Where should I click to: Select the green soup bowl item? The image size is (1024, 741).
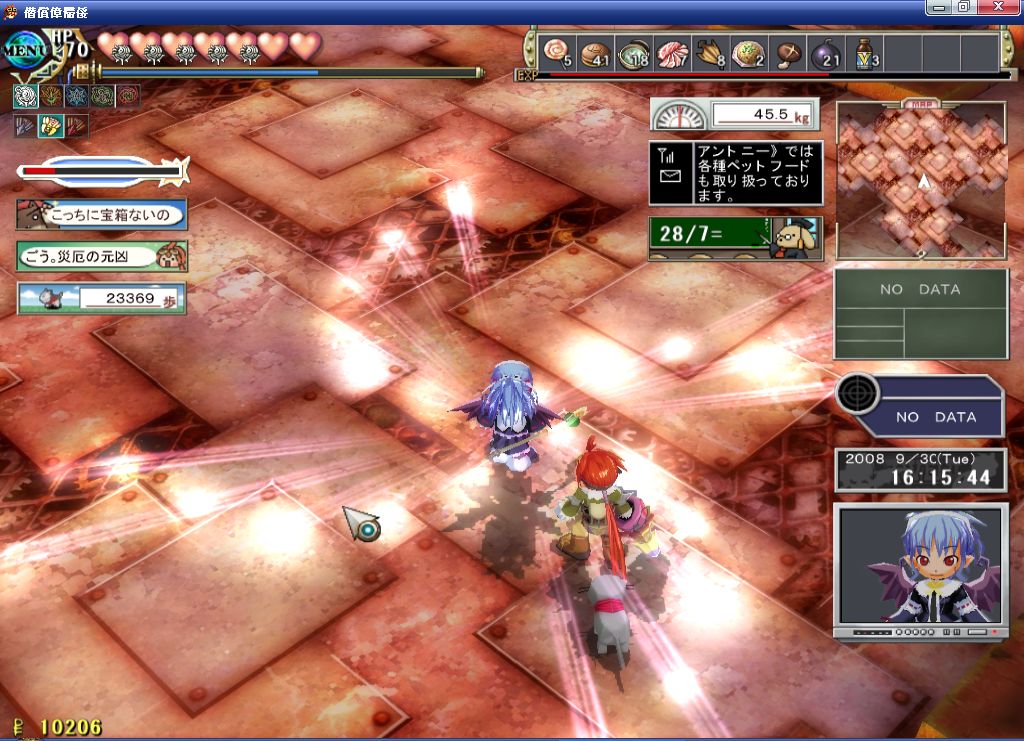click(x=633, y=53)
